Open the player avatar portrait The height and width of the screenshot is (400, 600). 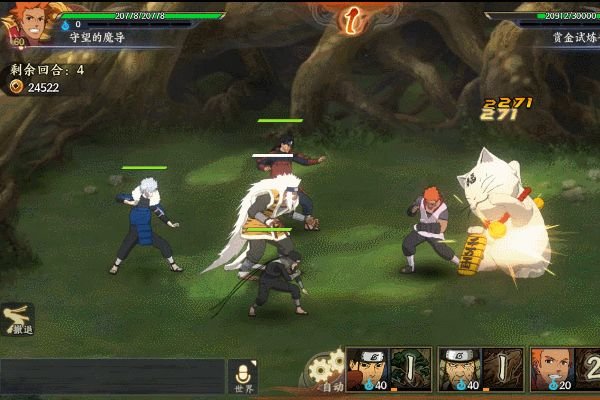(27, 24)
